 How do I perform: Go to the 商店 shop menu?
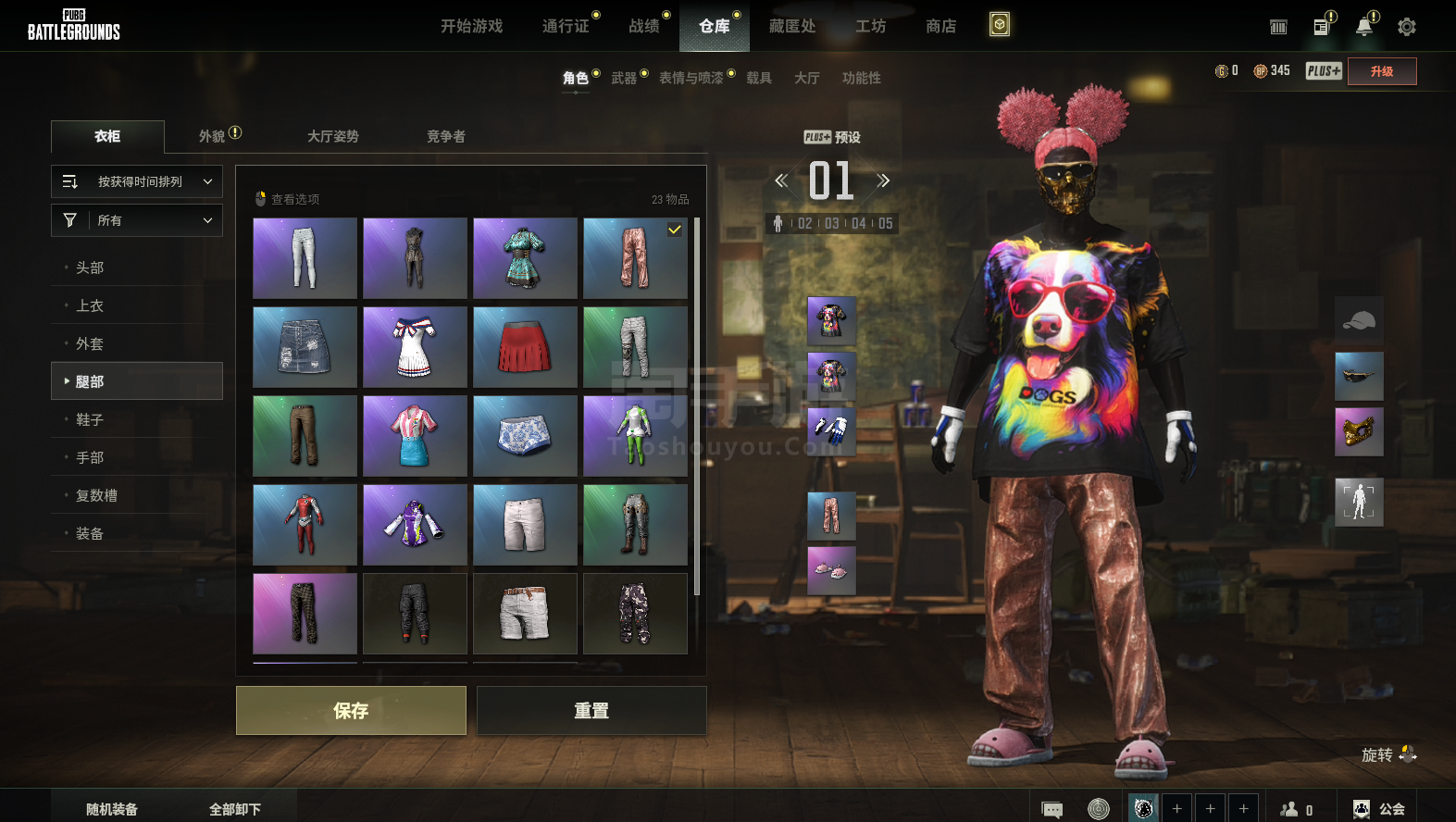point(940,26)
